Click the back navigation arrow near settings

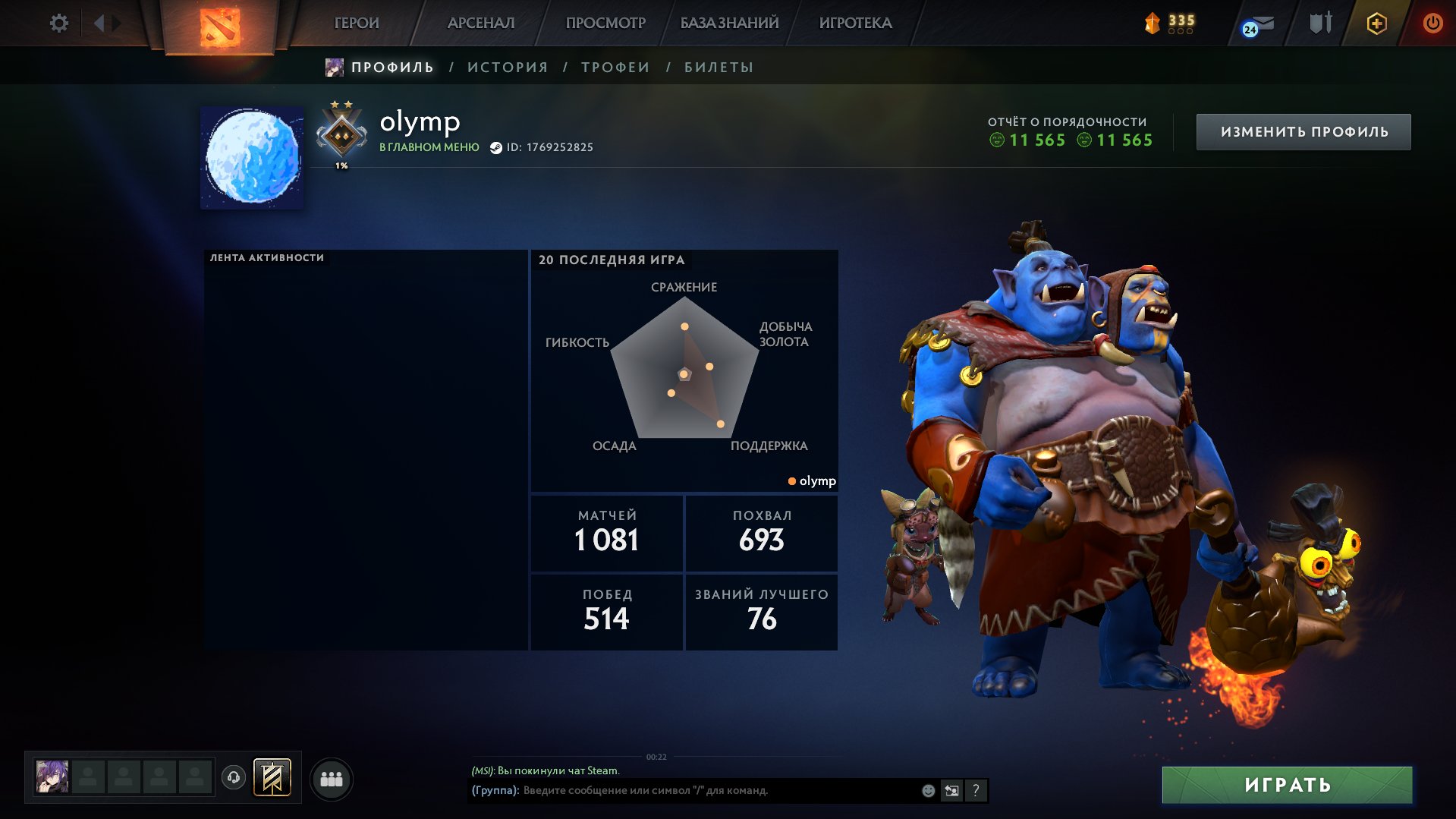101,23
